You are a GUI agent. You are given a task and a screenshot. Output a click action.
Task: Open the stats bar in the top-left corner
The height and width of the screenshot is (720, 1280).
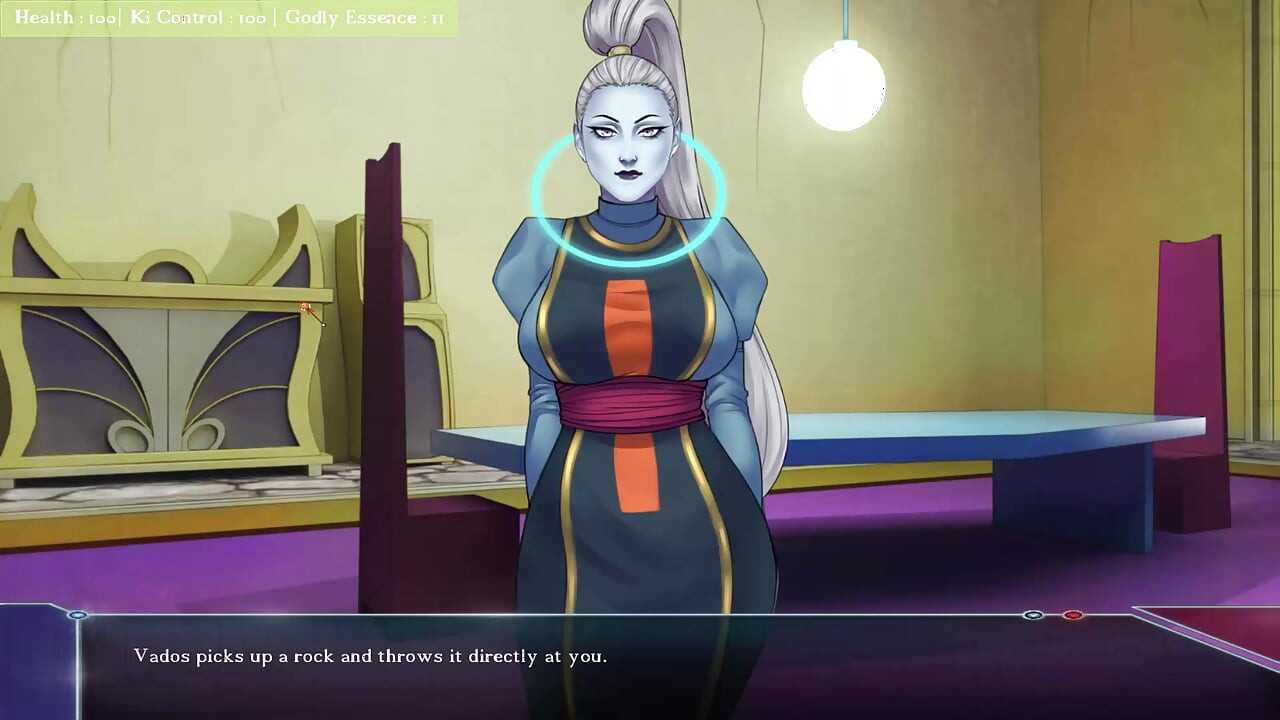pyautogui.click(x=230, y=17)
